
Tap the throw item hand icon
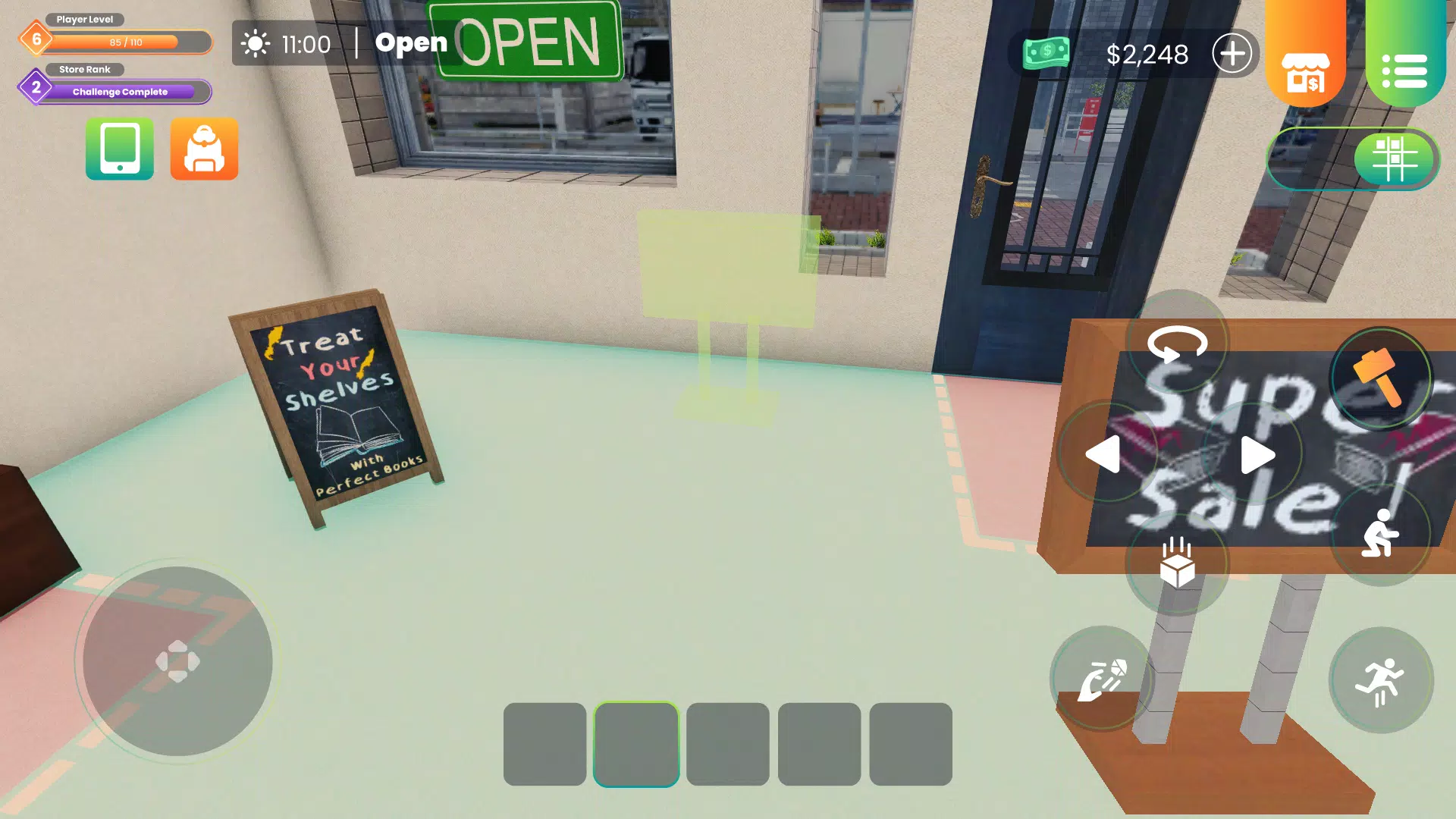(1101, 677)
